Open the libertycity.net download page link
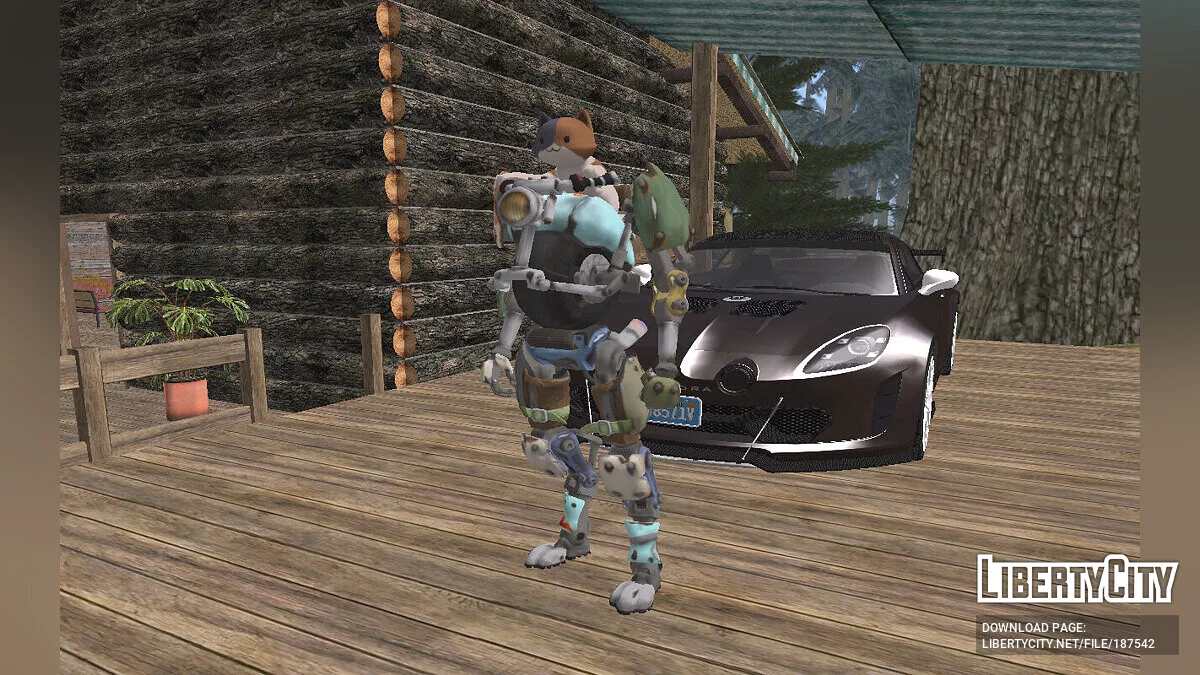1200x675 pixels. point(1068,643)
